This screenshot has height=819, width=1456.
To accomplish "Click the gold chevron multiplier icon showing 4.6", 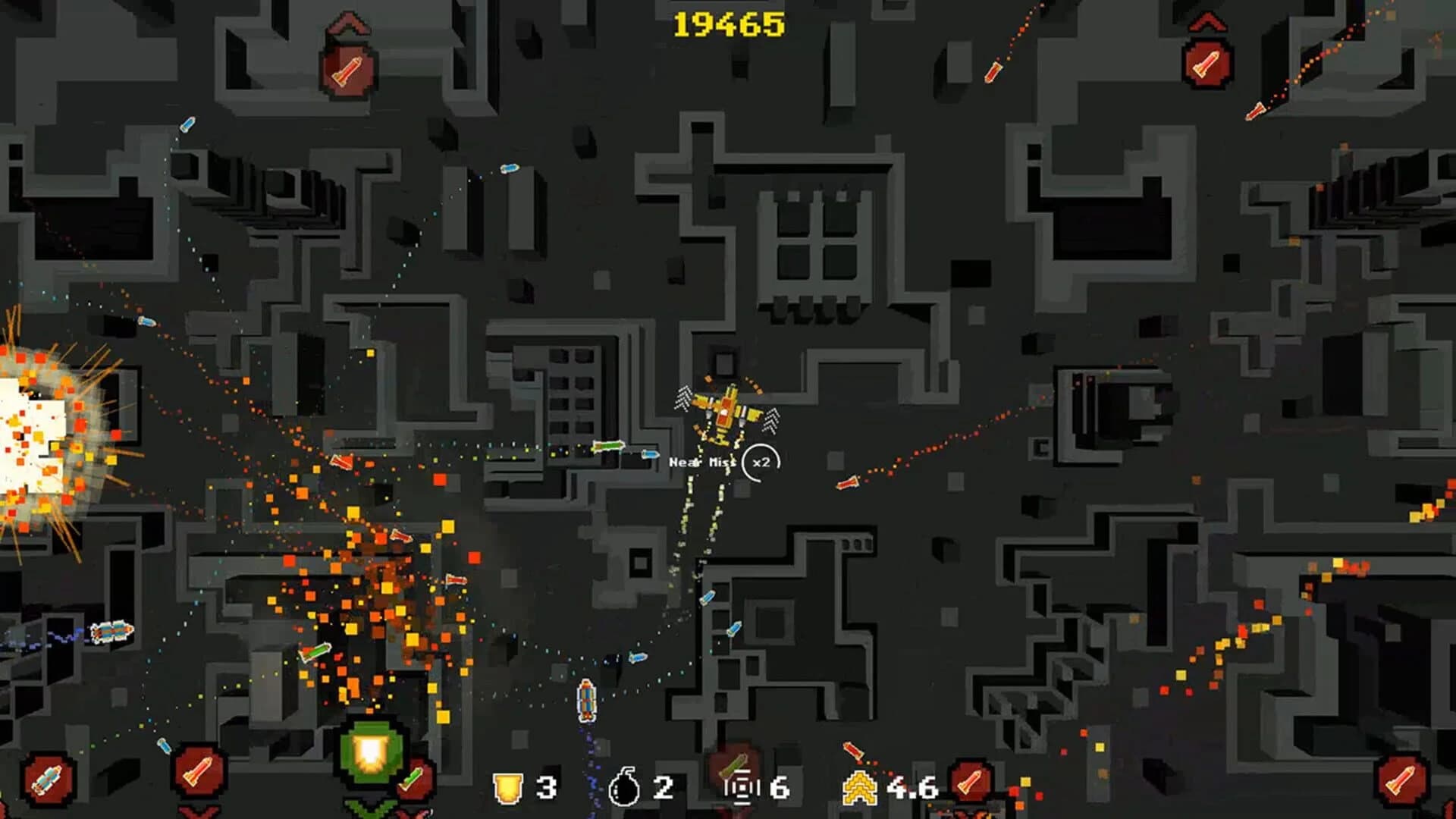I will click(861, 789).
